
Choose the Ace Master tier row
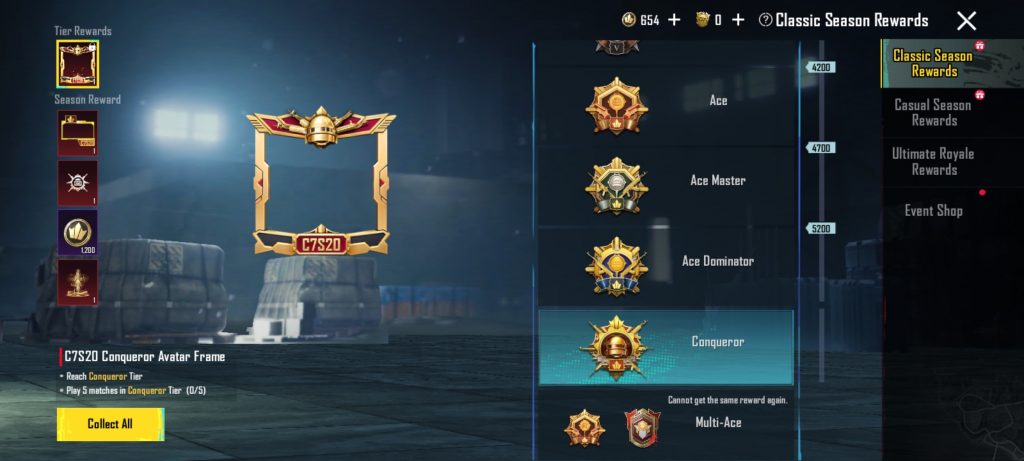[667, 181]
